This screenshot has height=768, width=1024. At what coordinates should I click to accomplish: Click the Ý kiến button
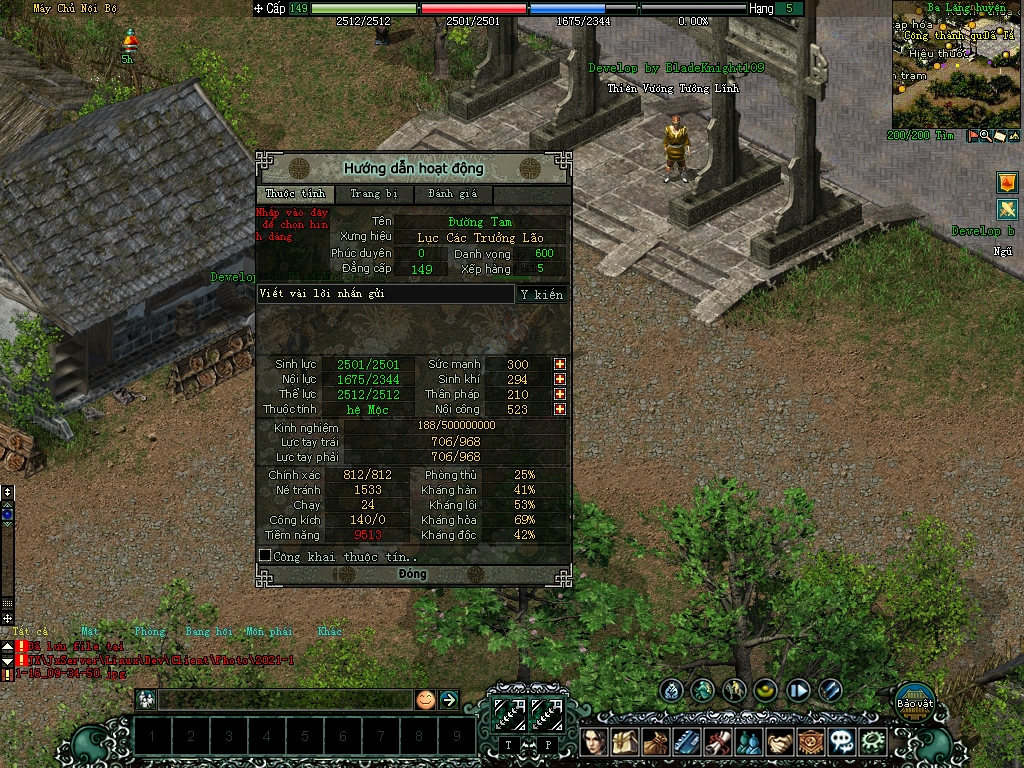tap(542, 294)
